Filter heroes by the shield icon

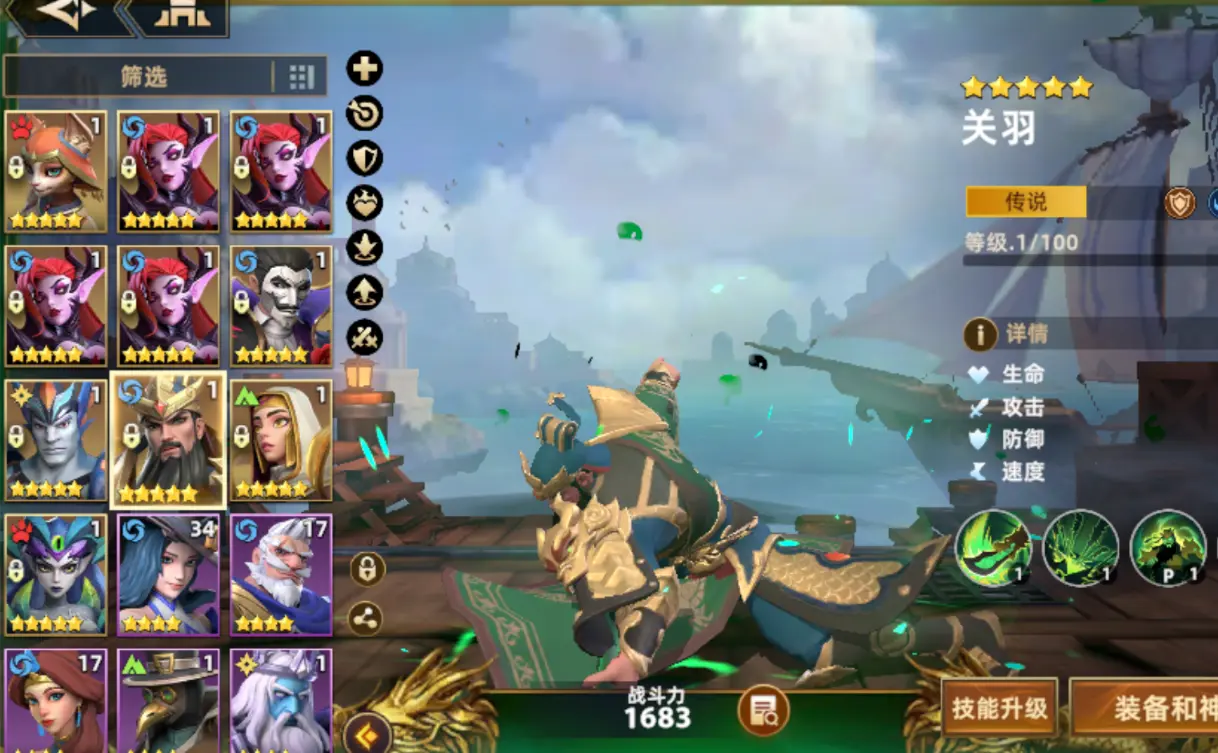click(364, 158)
